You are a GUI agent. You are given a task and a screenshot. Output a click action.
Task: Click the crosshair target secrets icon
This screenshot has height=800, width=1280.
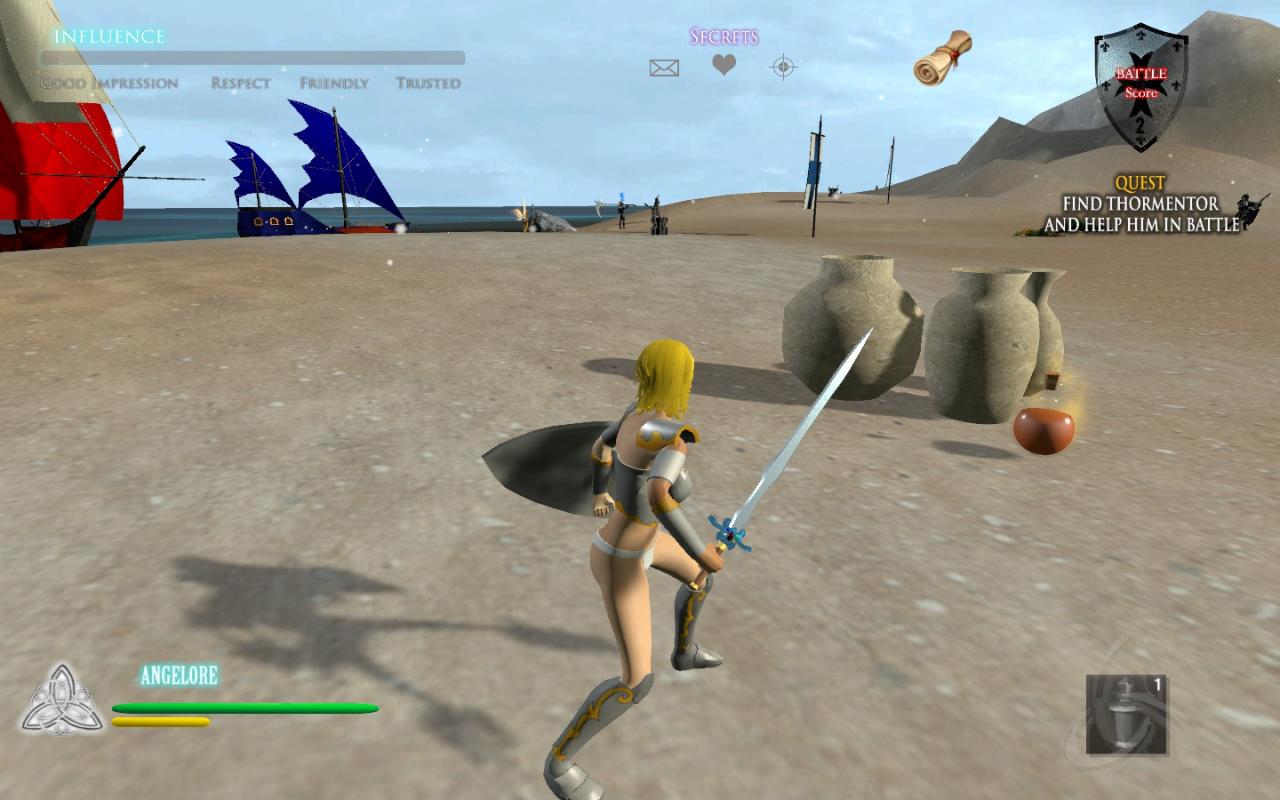783,67
